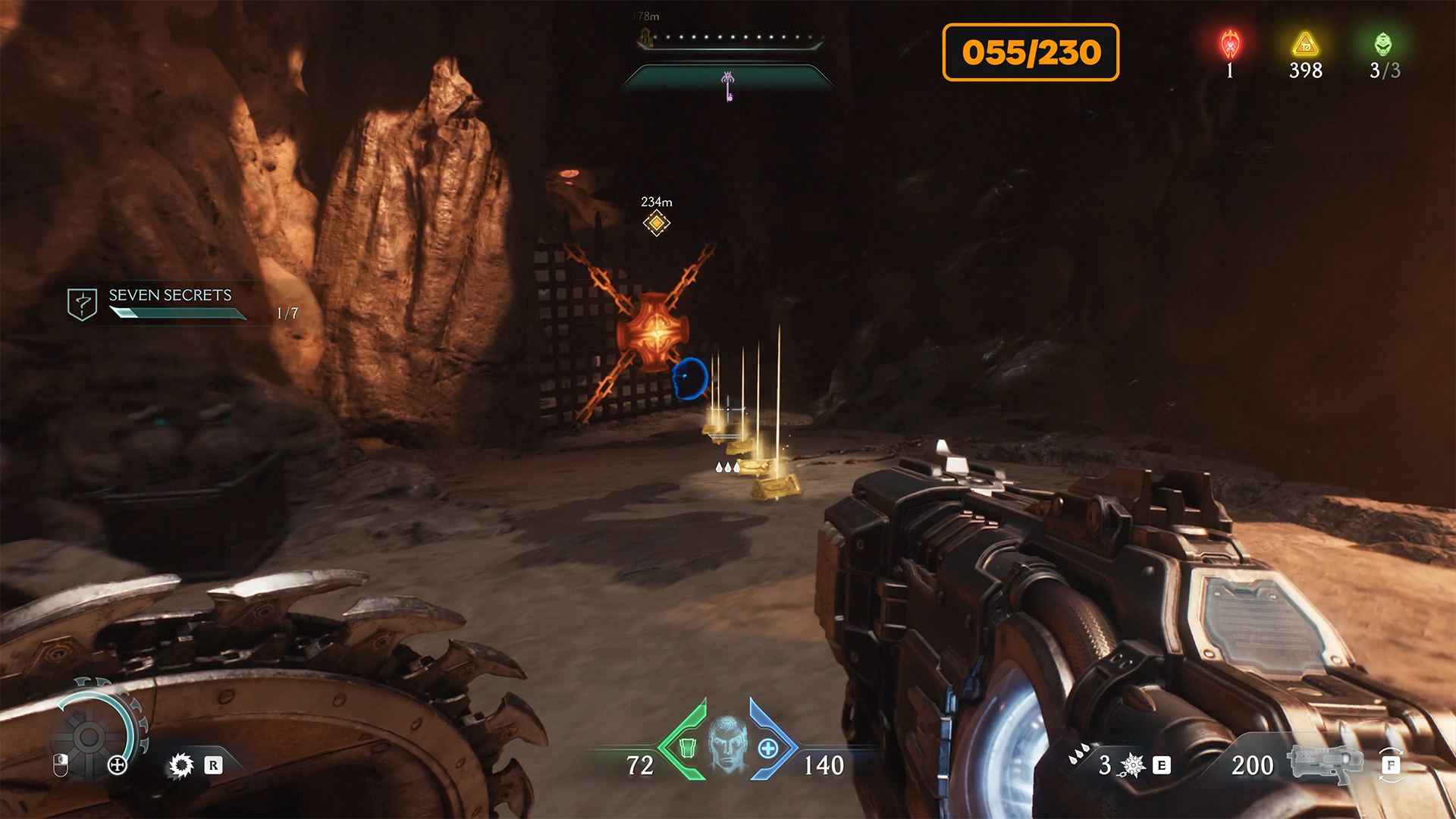Click the red ruby currency icon
Image resolution: width=1456 pixels, height=819 pixels.
pos(1230,45)
